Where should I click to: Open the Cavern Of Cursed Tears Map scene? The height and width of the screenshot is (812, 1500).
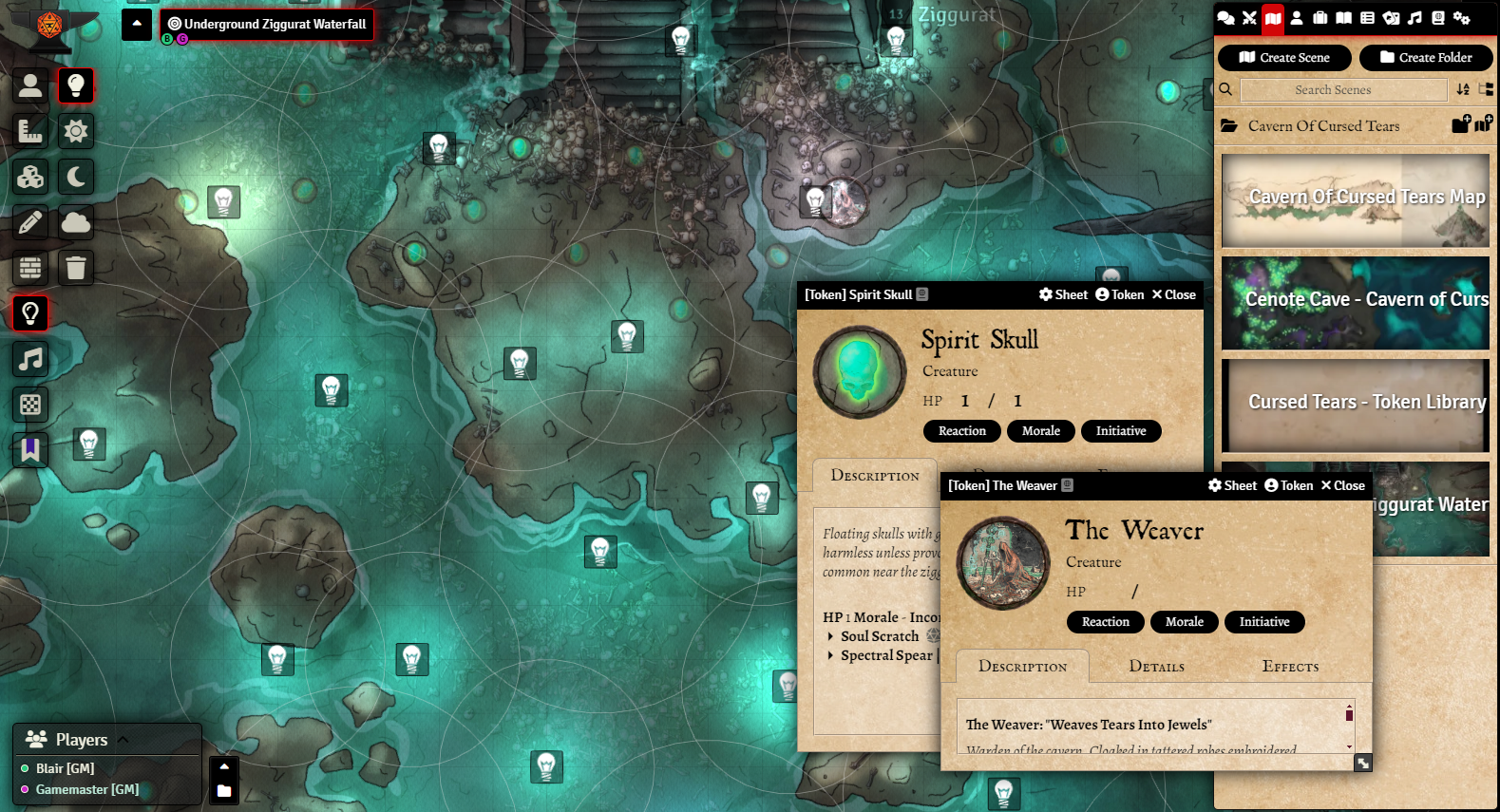pyautogui.click(x=1356, y=200)
